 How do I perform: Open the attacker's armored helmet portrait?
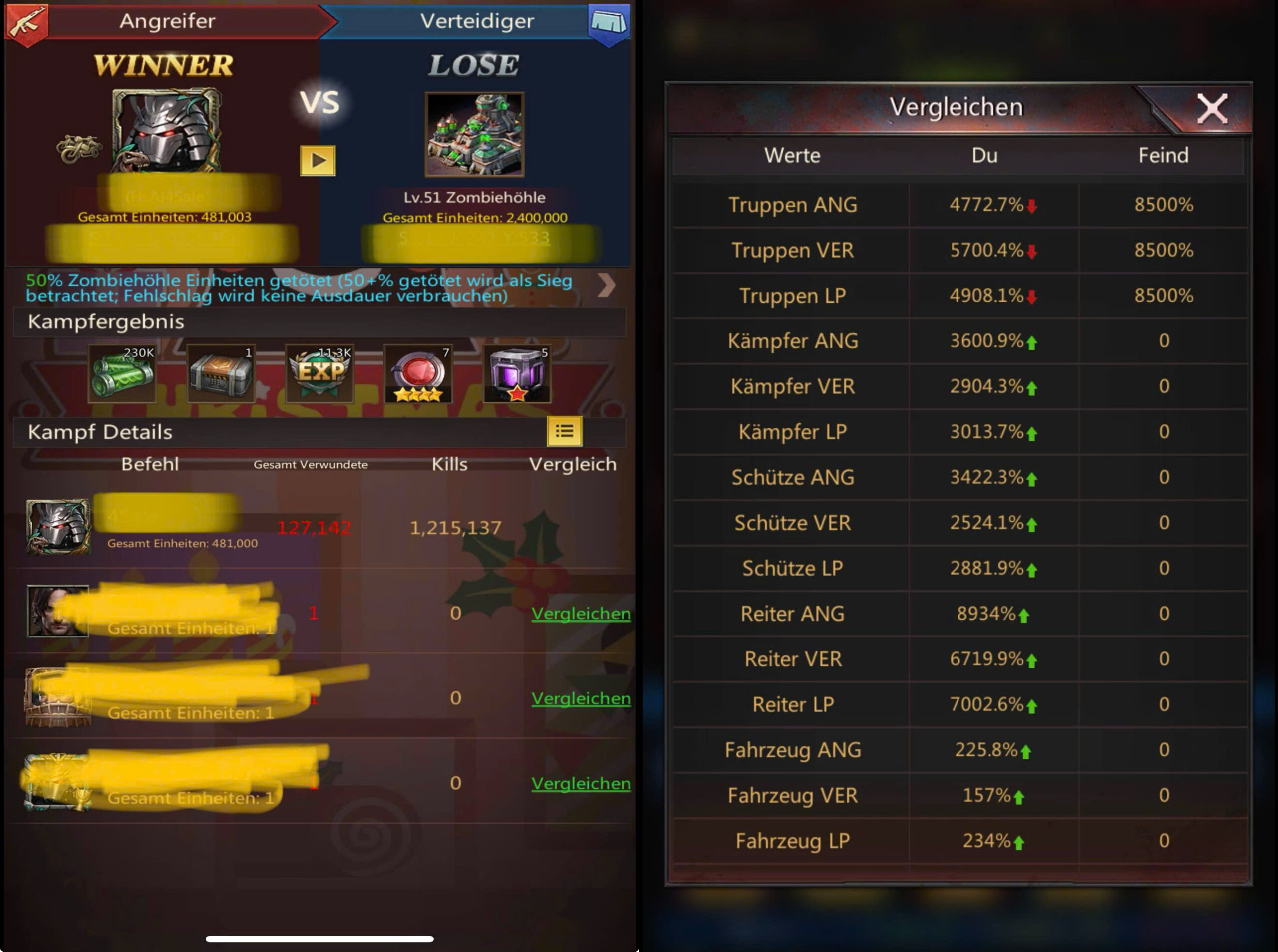[x=166, y=130]
